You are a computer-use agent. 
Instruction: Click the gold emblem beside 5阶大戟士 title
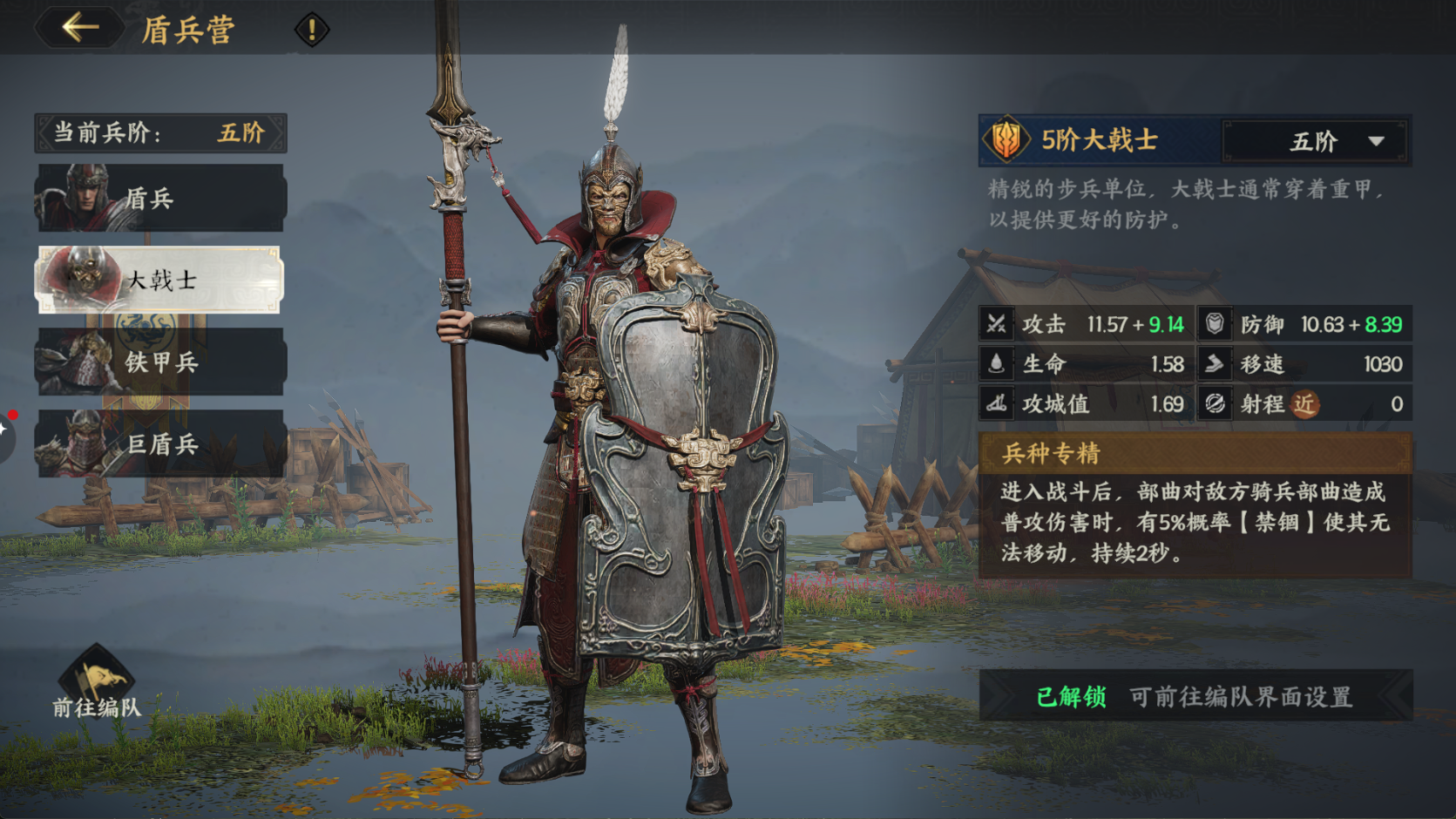coord(1007,140)
